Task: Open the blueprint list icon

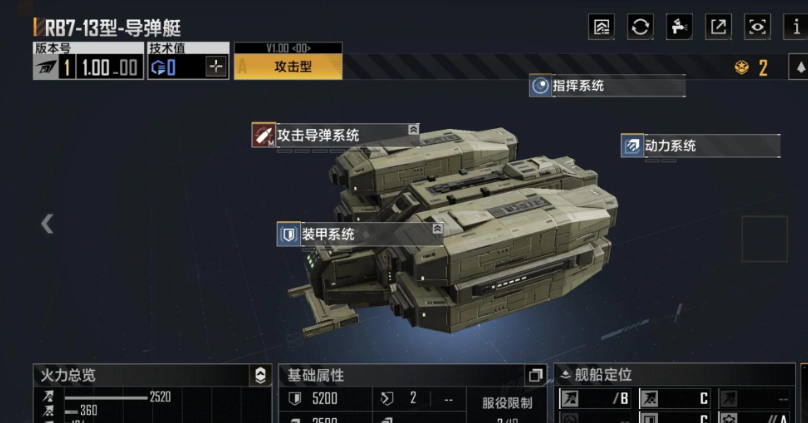Action: (x=602, y=27)
